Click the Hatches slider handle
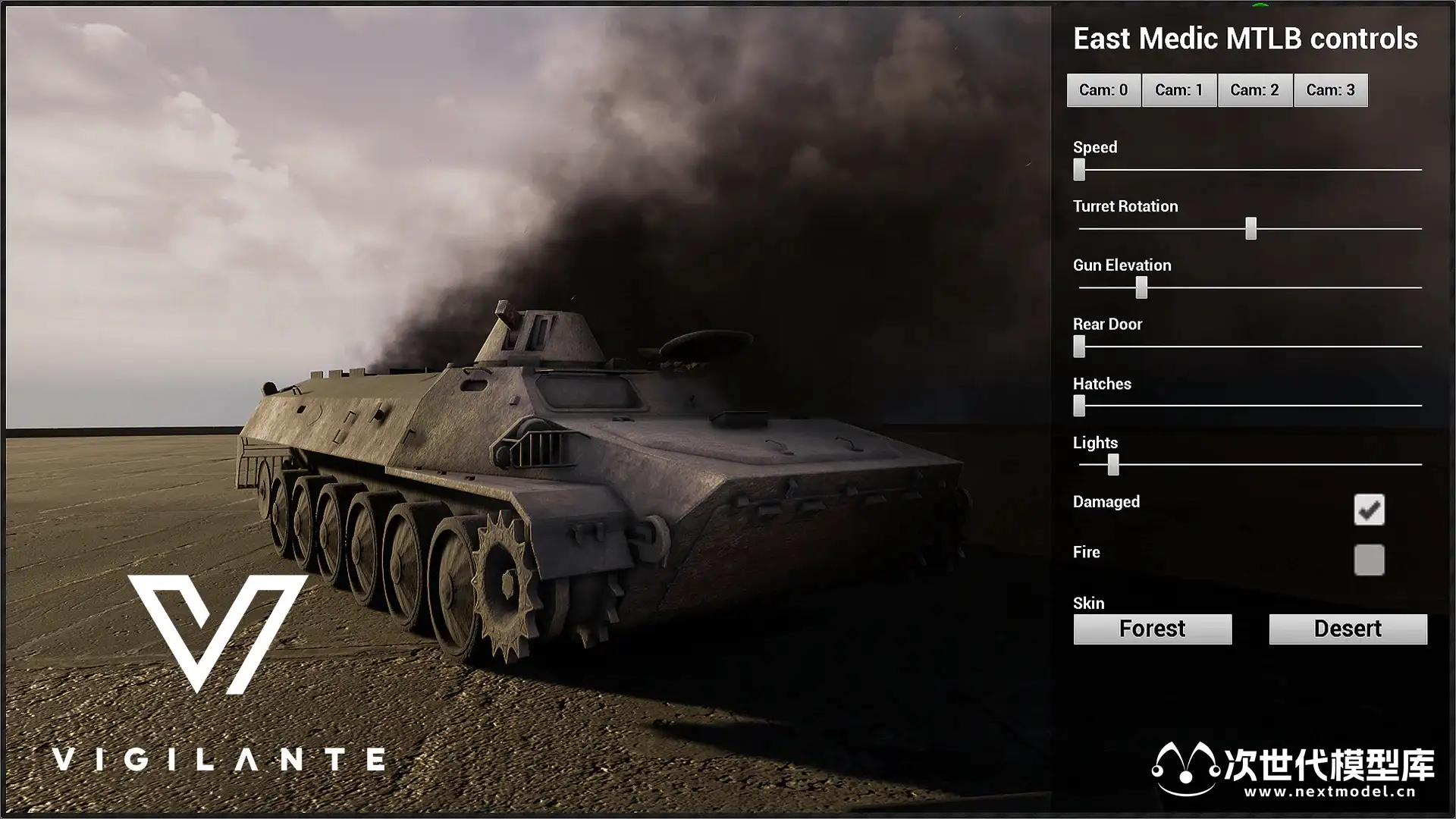Screen dimensions: 1456x819 pos(1079,406)
